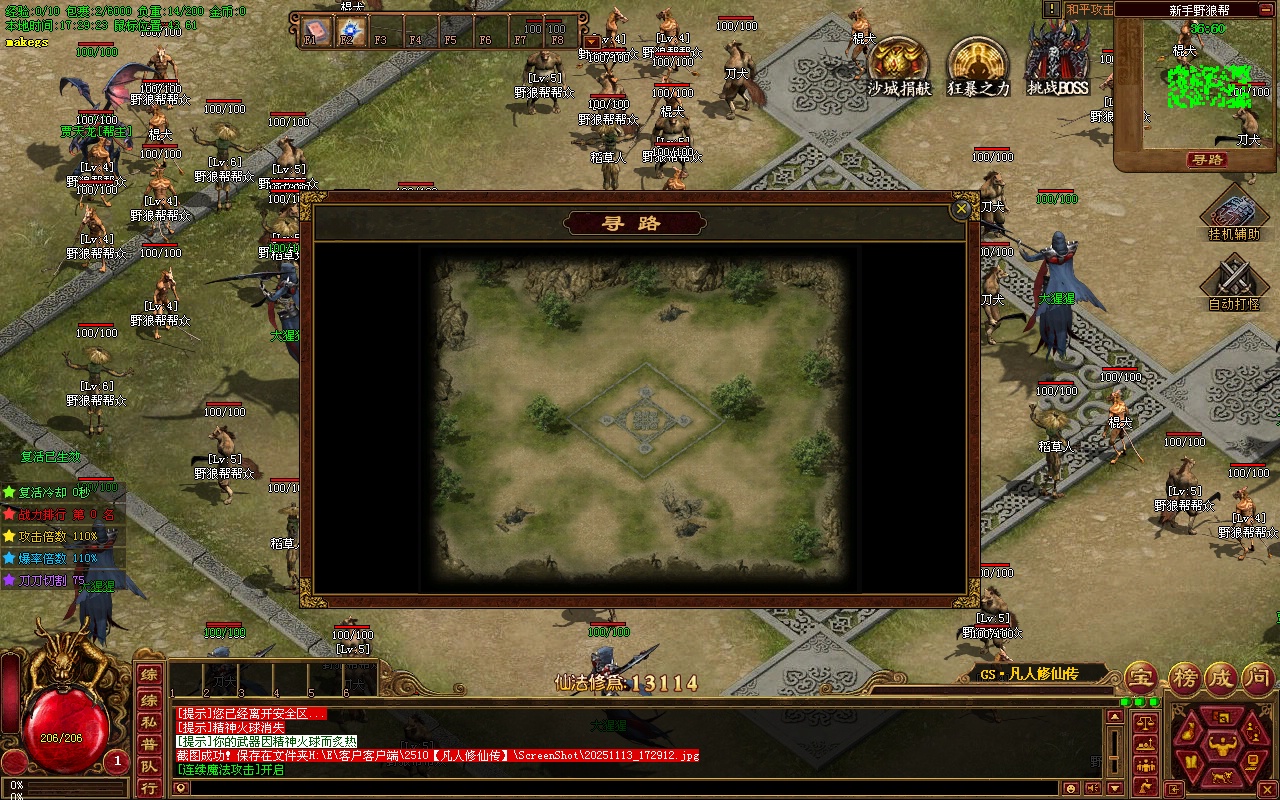This screenshot has width=1280, height=800.
Task: Activate the 狂暴之力 berserk power icon
Action: tap(978, 66)
